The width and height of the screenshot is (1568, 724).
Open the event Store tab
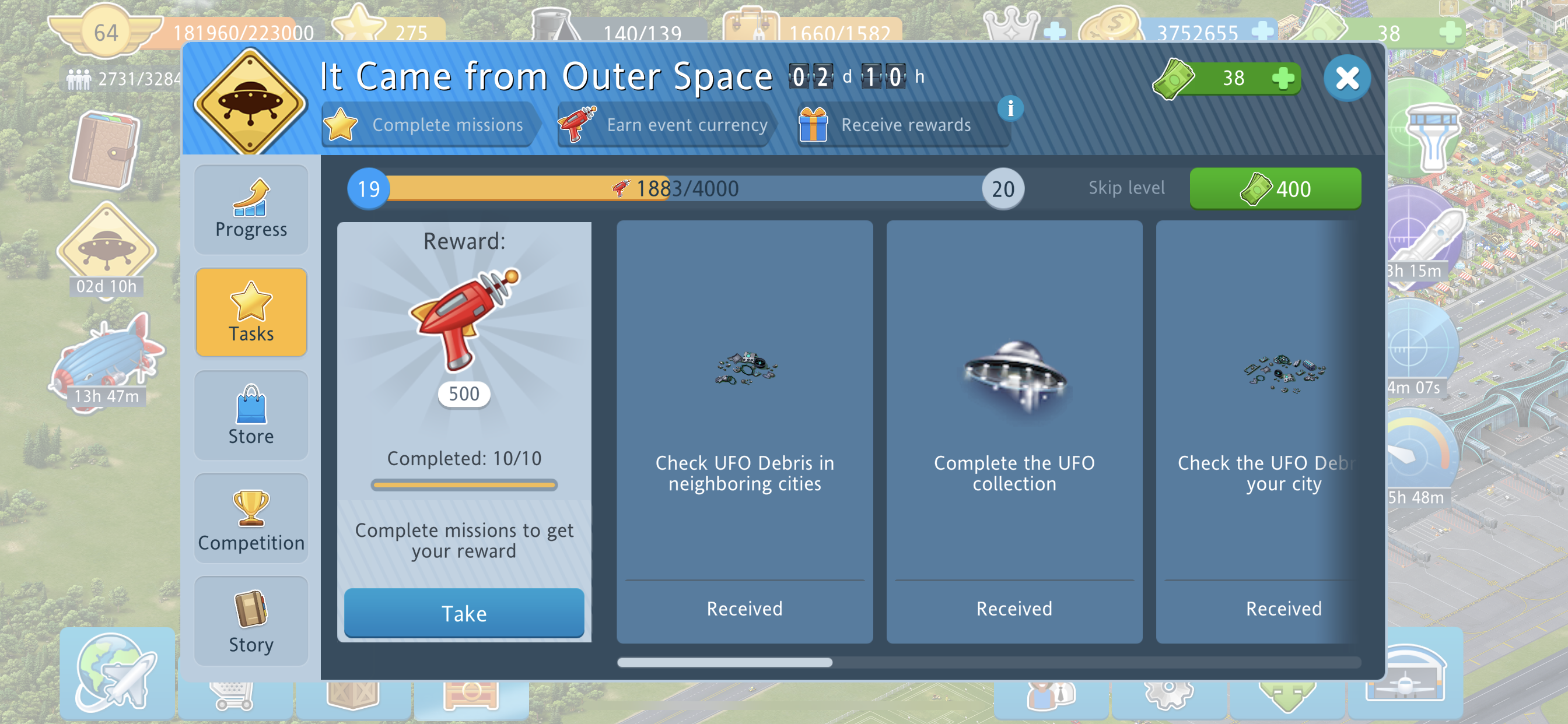(x=251, y=416)
